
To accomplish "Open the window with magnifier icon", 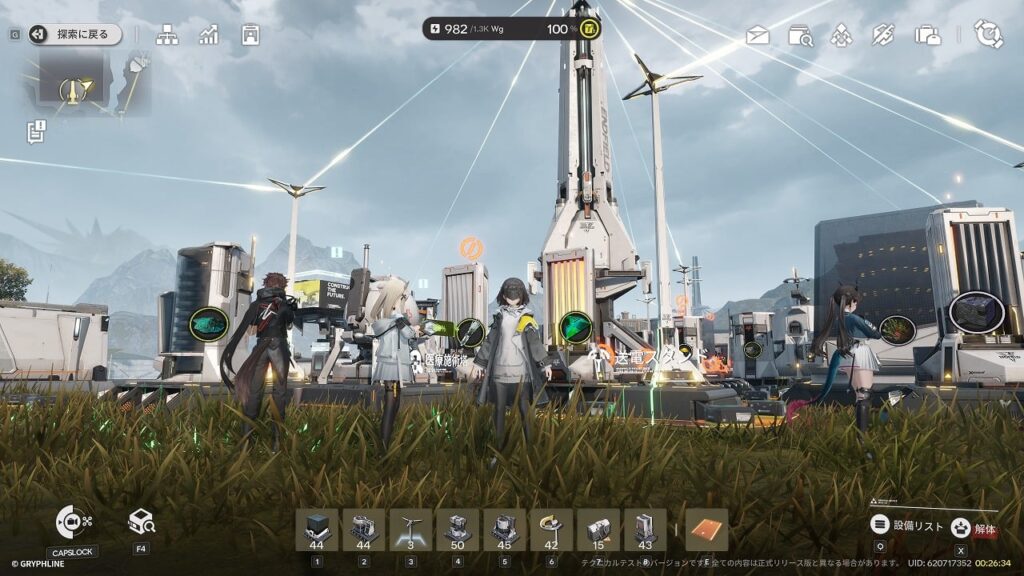I will click(800, 36).
